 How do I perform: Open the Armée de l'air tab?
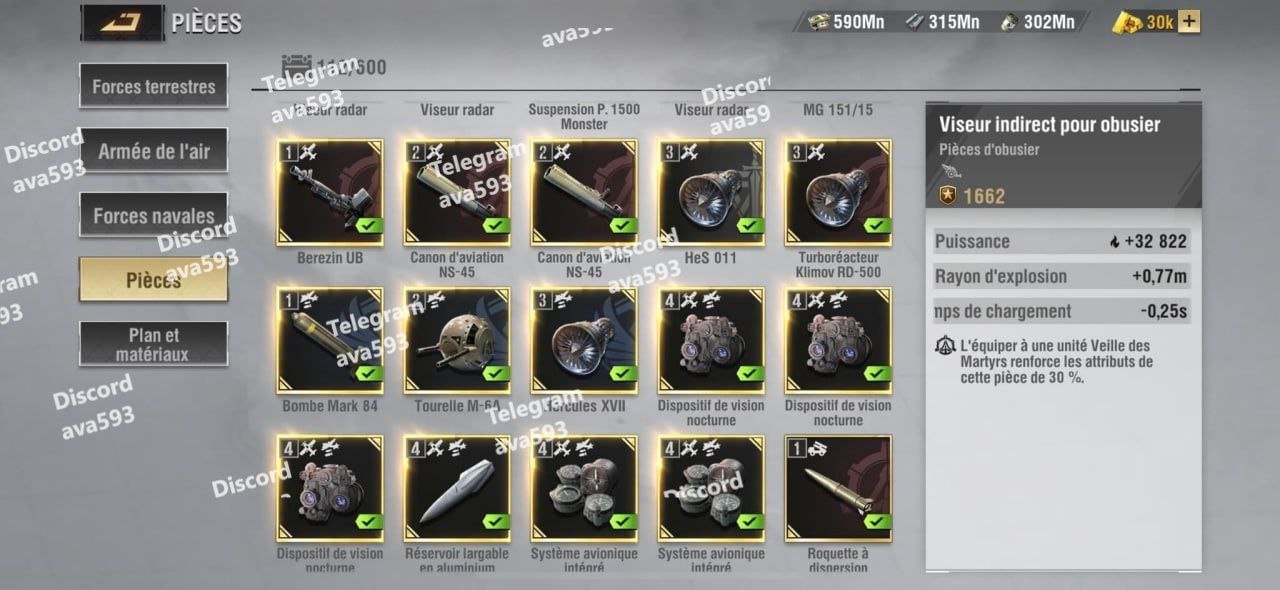point(154,151)
